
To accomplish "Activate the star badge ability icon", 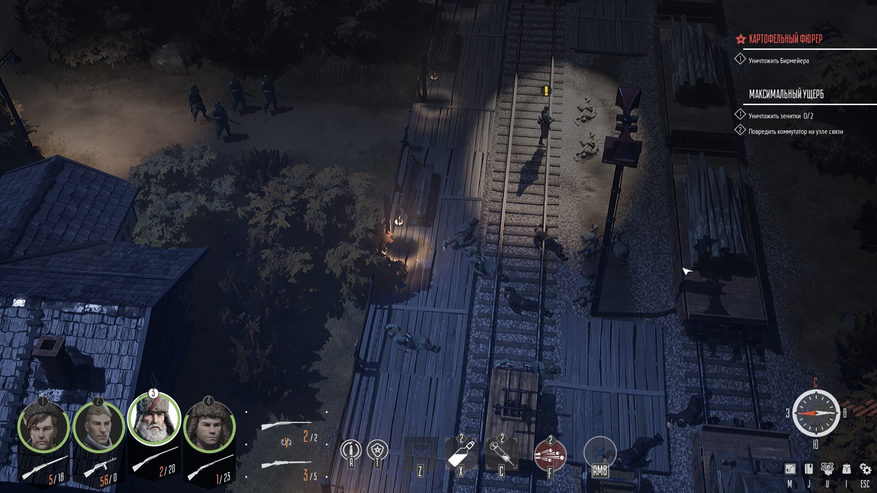I will click(377, 452).
